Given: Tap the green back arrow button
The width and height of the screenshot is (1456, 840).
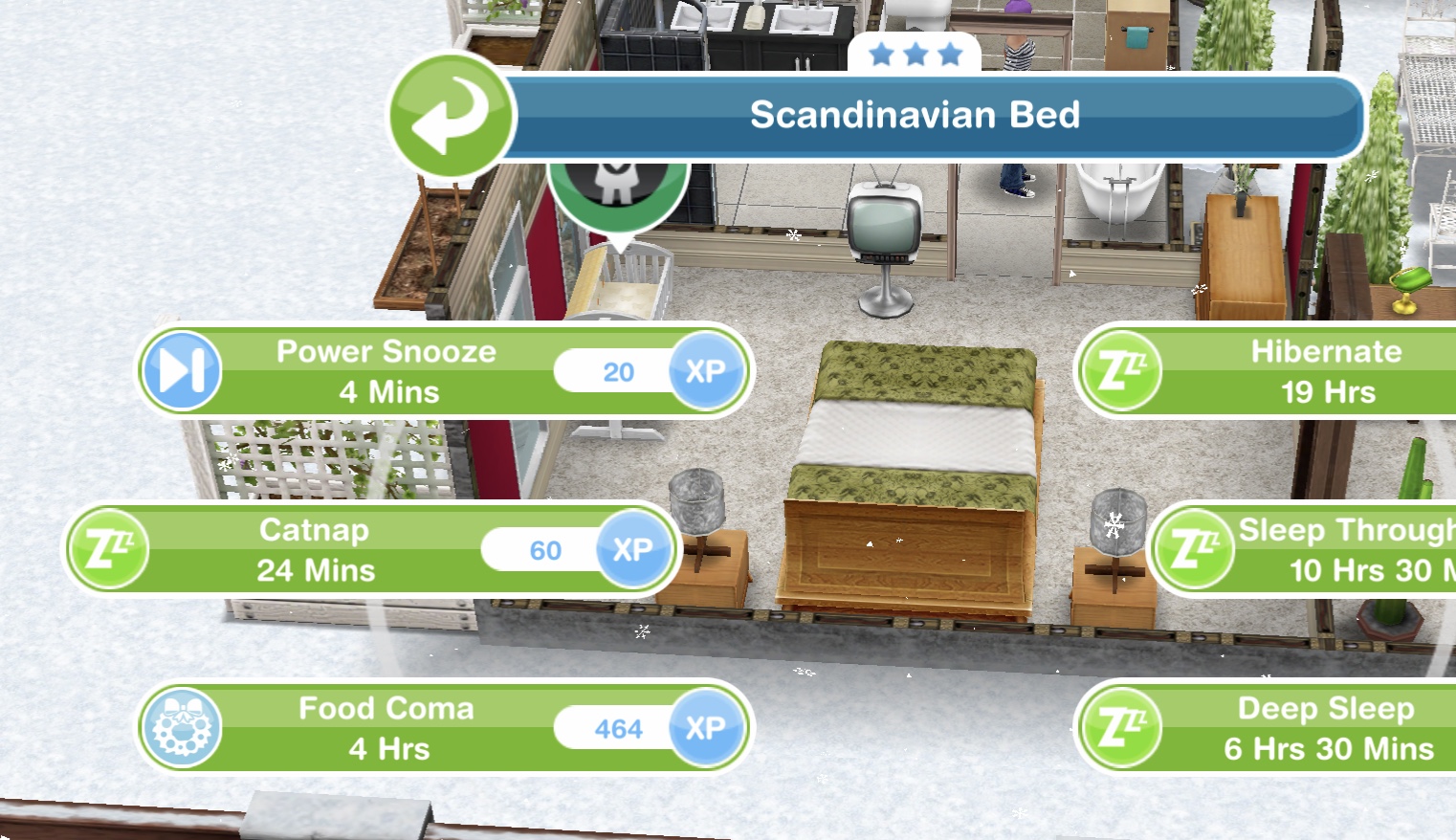Looking at the screenshot, I should (x=451, y=115).
